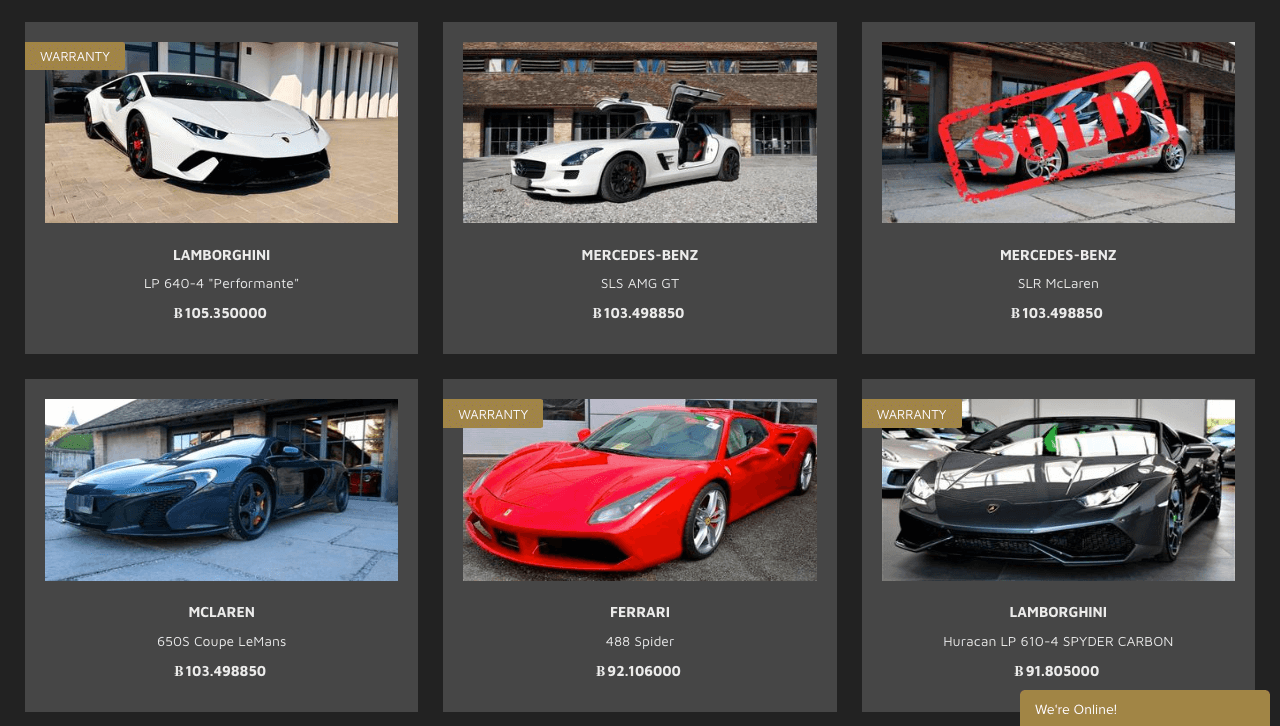1280x726 pixels.
Task: Click the WARRANTY badge on the Lamborghini Performante
Action: click(x=74, y=56)
